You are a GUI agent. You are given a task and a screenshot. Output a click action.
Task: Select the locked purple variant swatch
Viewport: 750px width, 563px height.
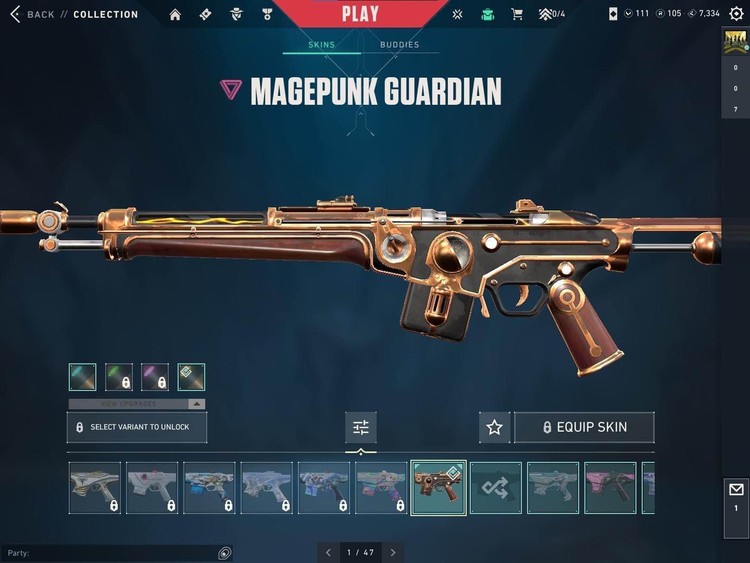pyautogui.click(x=155, y=377)
